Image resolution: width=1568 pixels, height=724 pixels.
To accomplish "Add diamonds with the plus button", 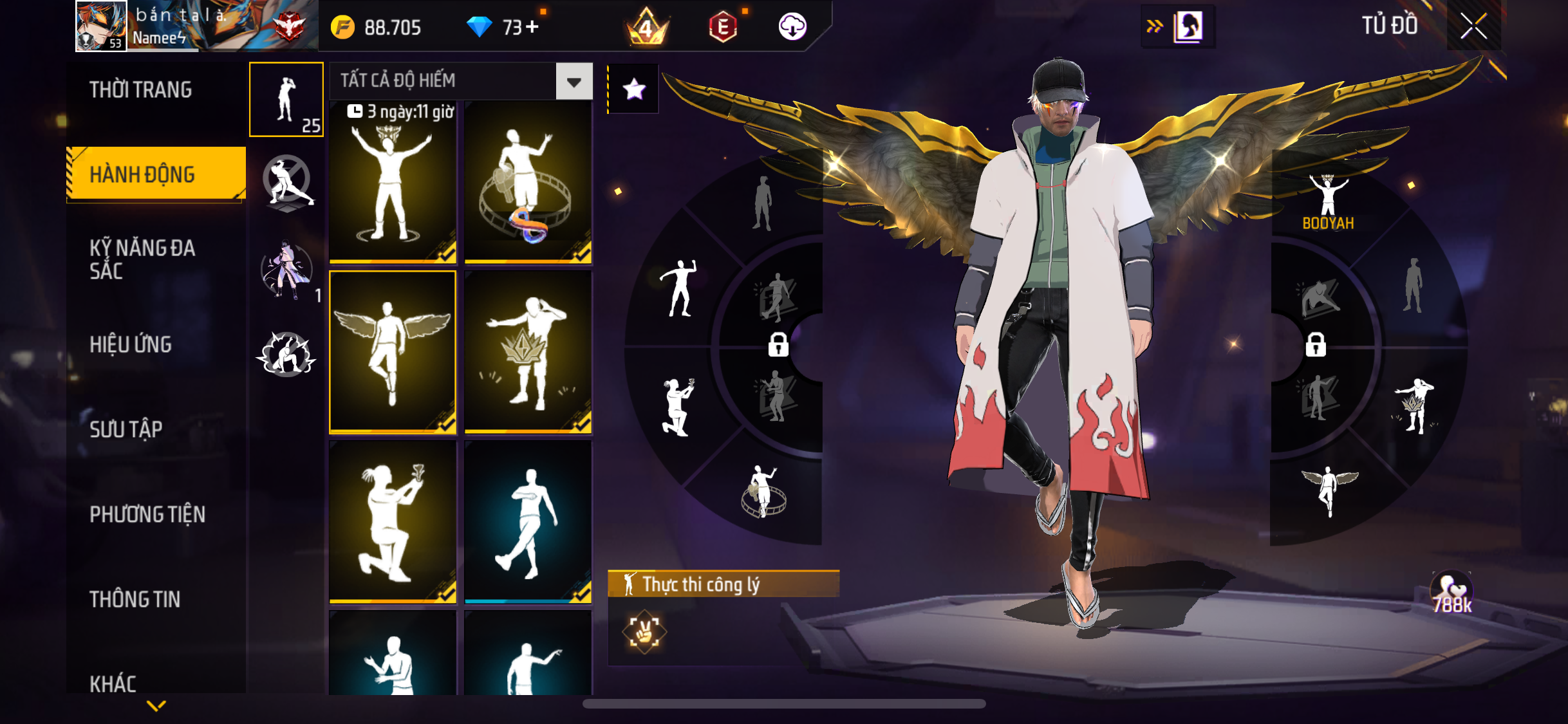I will coord(532,27).
